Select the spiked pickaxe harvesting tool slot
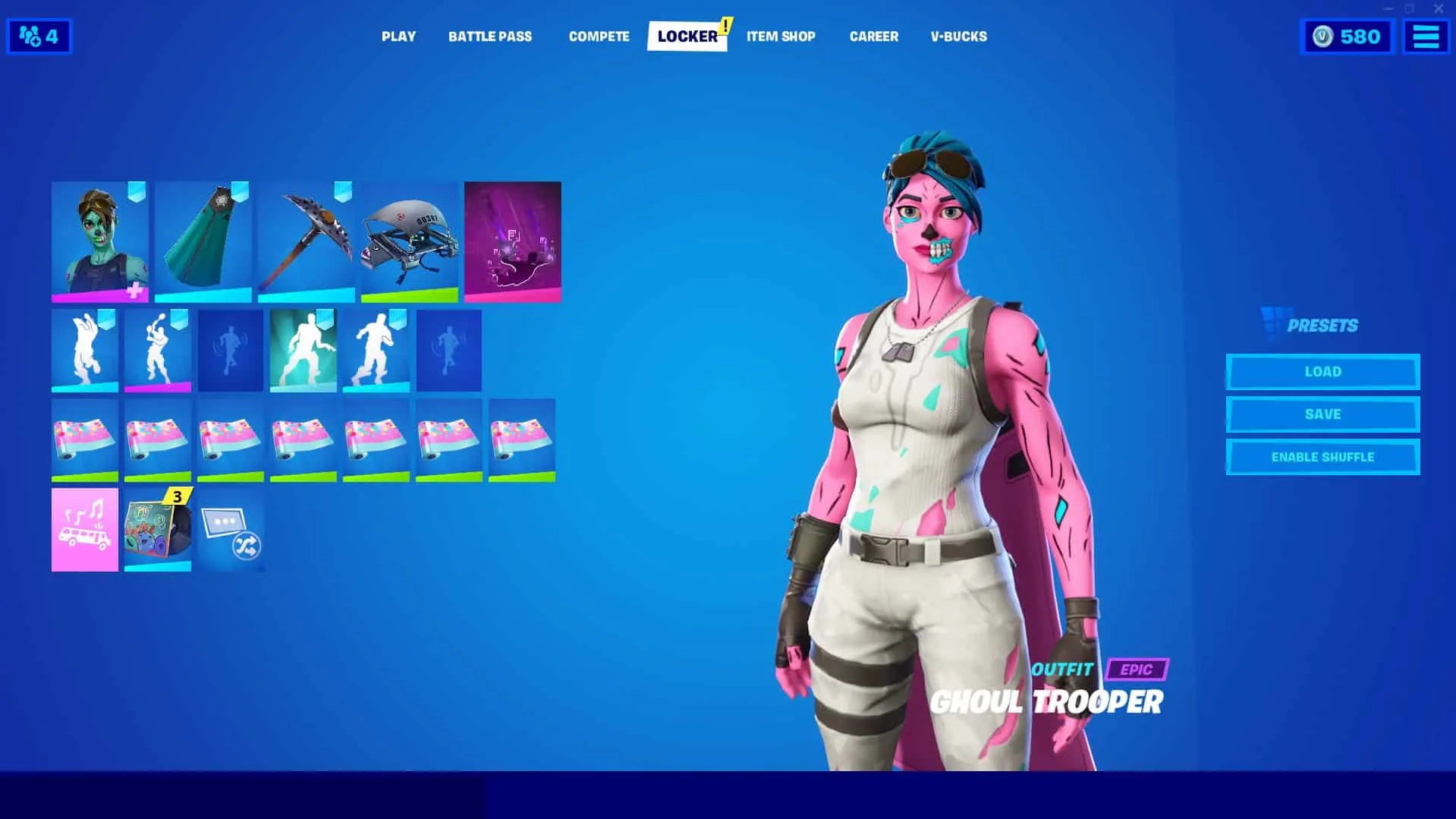This screenshot has height=819, width=1456. (306, 241)
